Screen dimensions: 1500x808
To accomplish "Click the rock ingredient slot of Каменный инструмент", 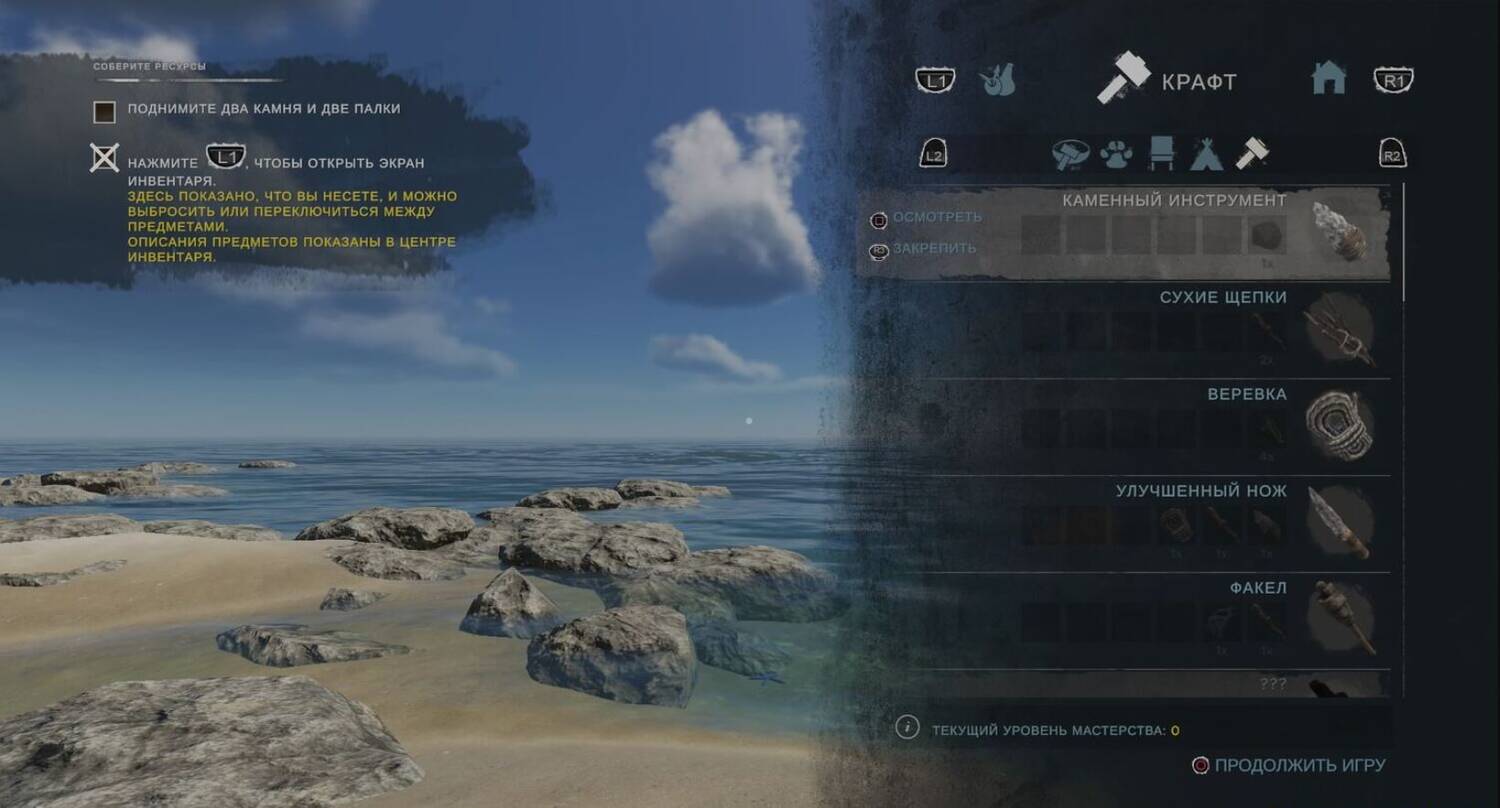I will point(1267,235).
